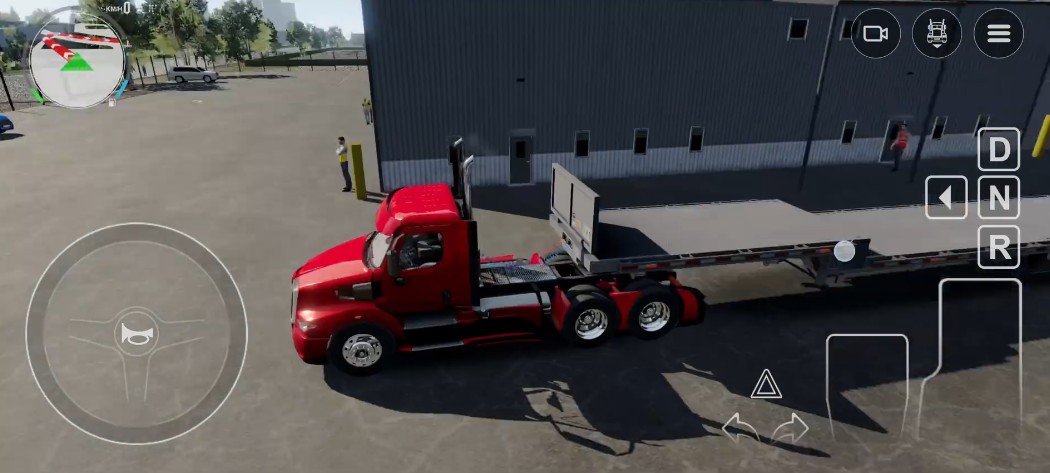Activate the right turn signal
This screenshot has height=473, width=1050.
coord(790,428)
